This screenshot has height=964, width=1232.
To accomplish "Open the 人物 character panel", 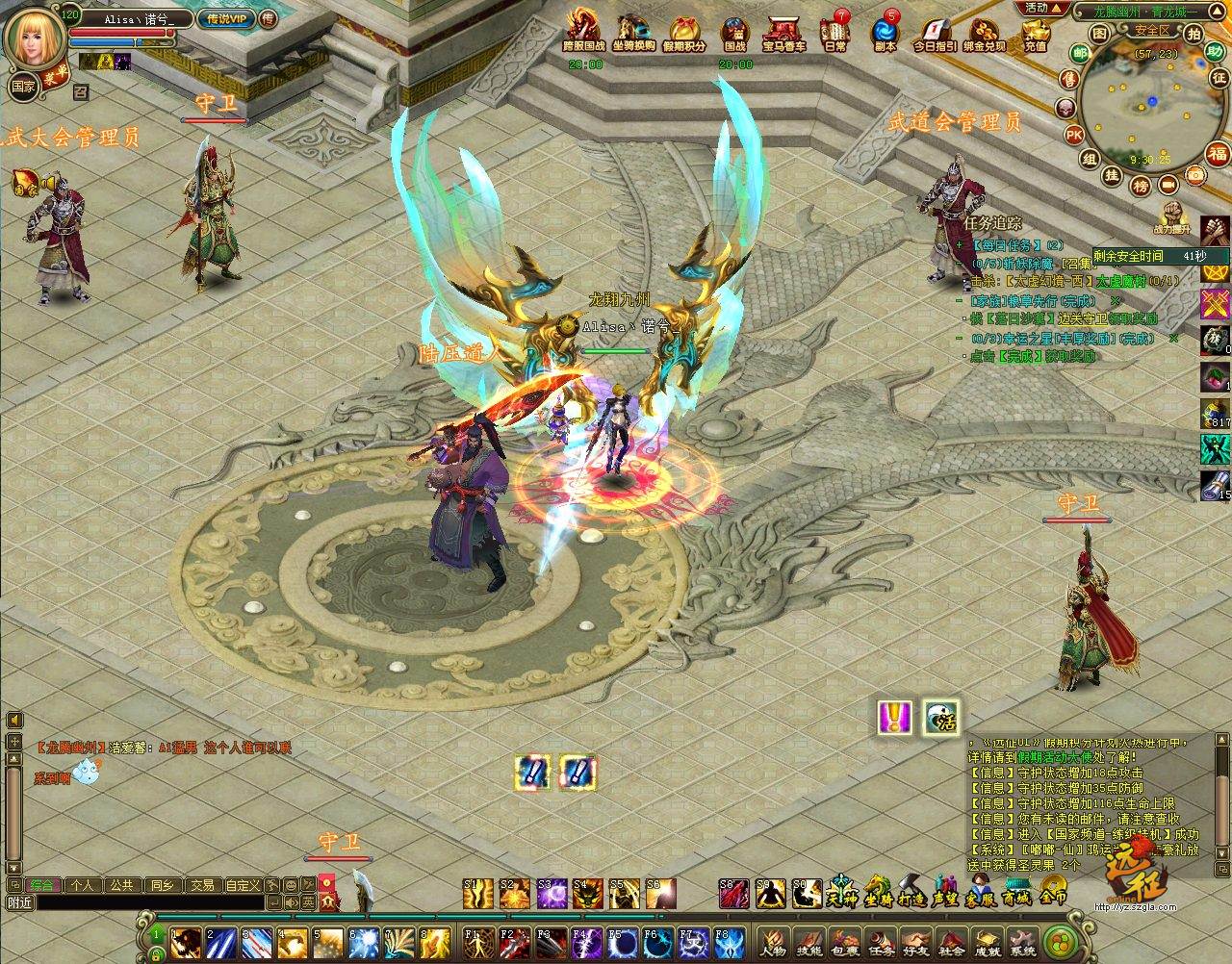I will click(x=772, y=940).
